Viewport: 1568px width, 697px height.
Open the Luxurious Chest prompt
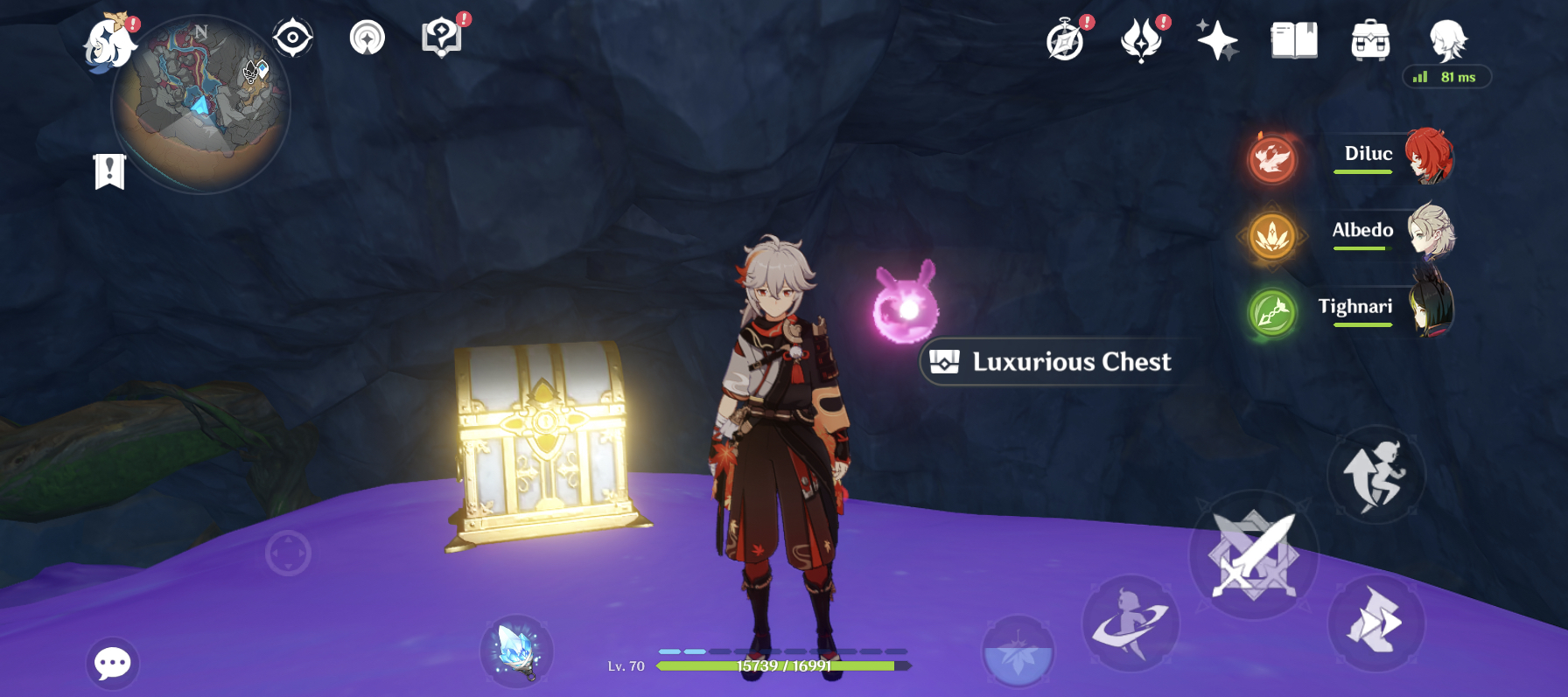(1054, 361)
